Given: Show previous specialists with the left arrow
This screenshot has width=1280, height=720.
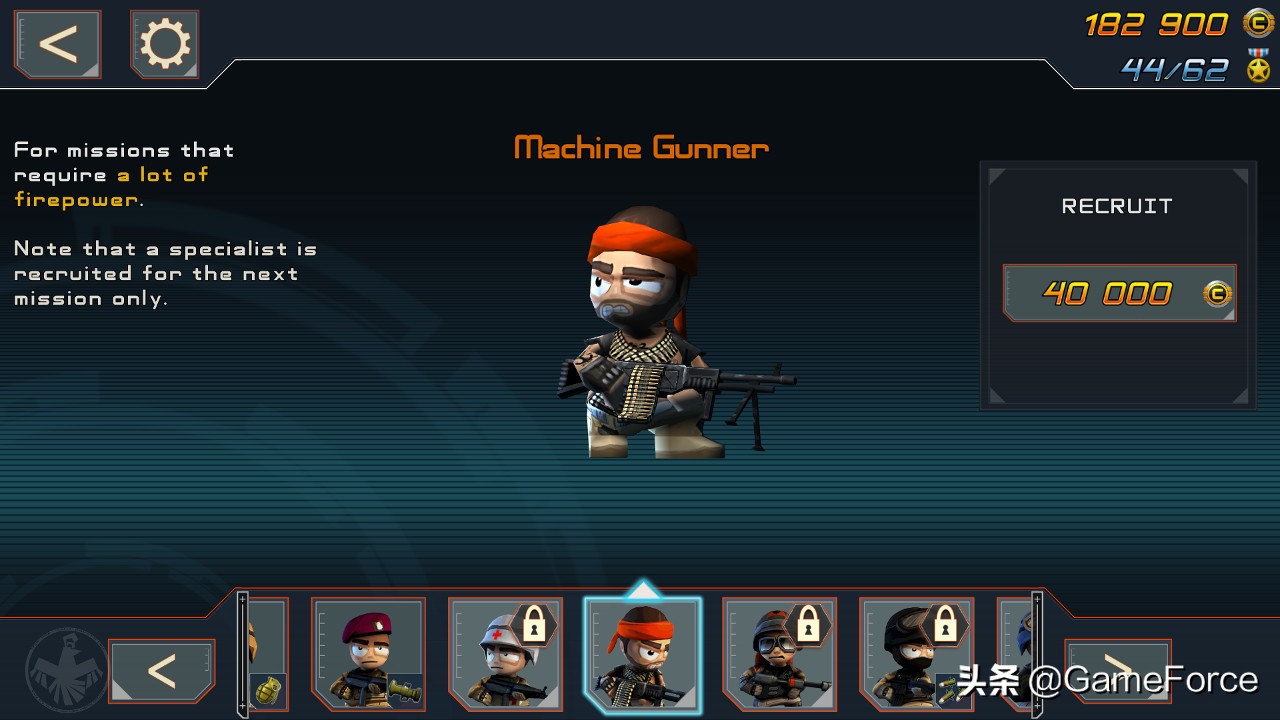Looking at the screenshot, I should pos(161,670).
